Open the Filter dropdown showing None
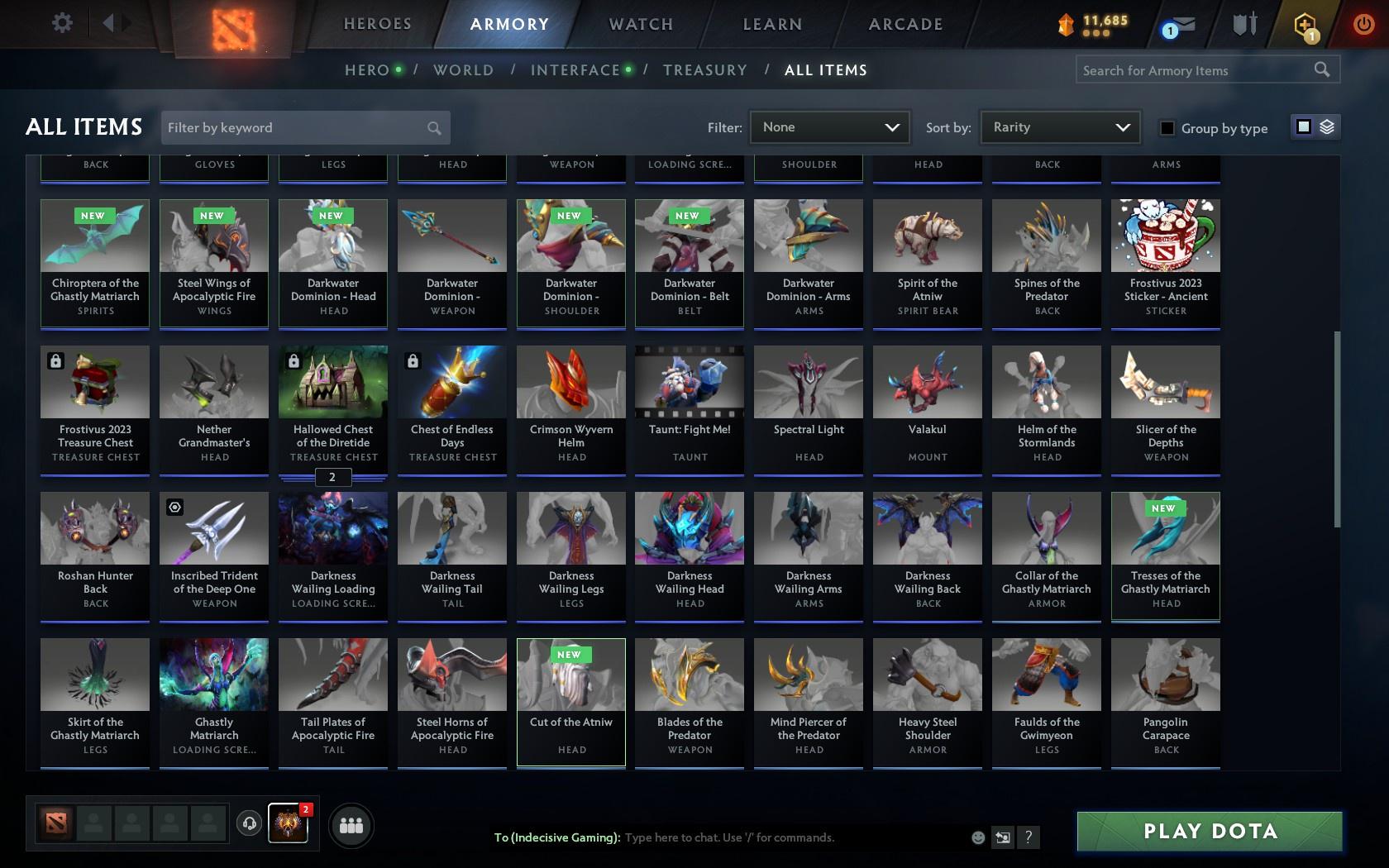The height and width of the screenshot is (868, 1389). [829, 127]
